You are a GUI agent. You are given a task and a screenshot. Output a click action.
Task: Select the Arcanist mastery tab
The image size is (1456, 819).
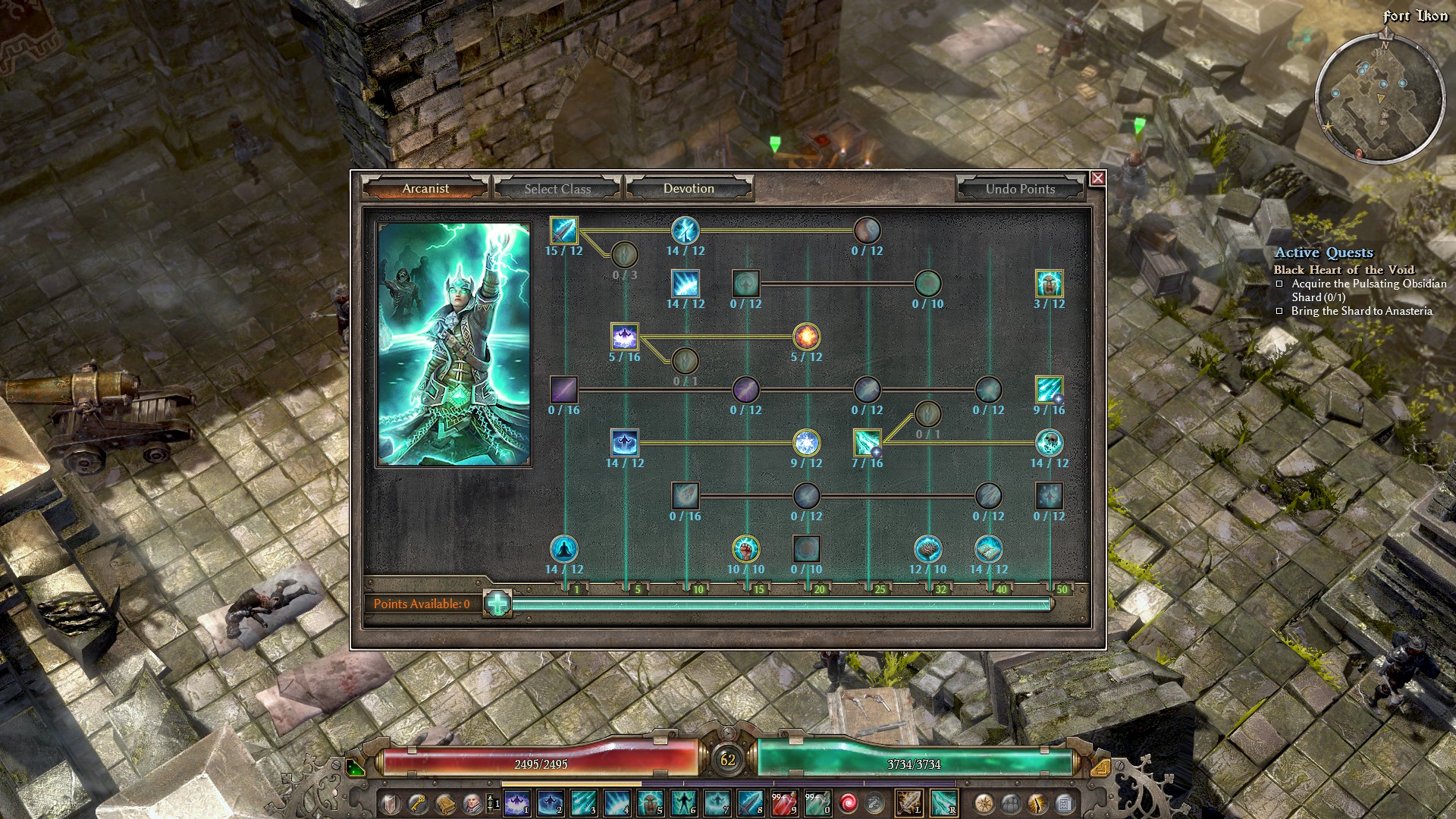tap(425, 189)
